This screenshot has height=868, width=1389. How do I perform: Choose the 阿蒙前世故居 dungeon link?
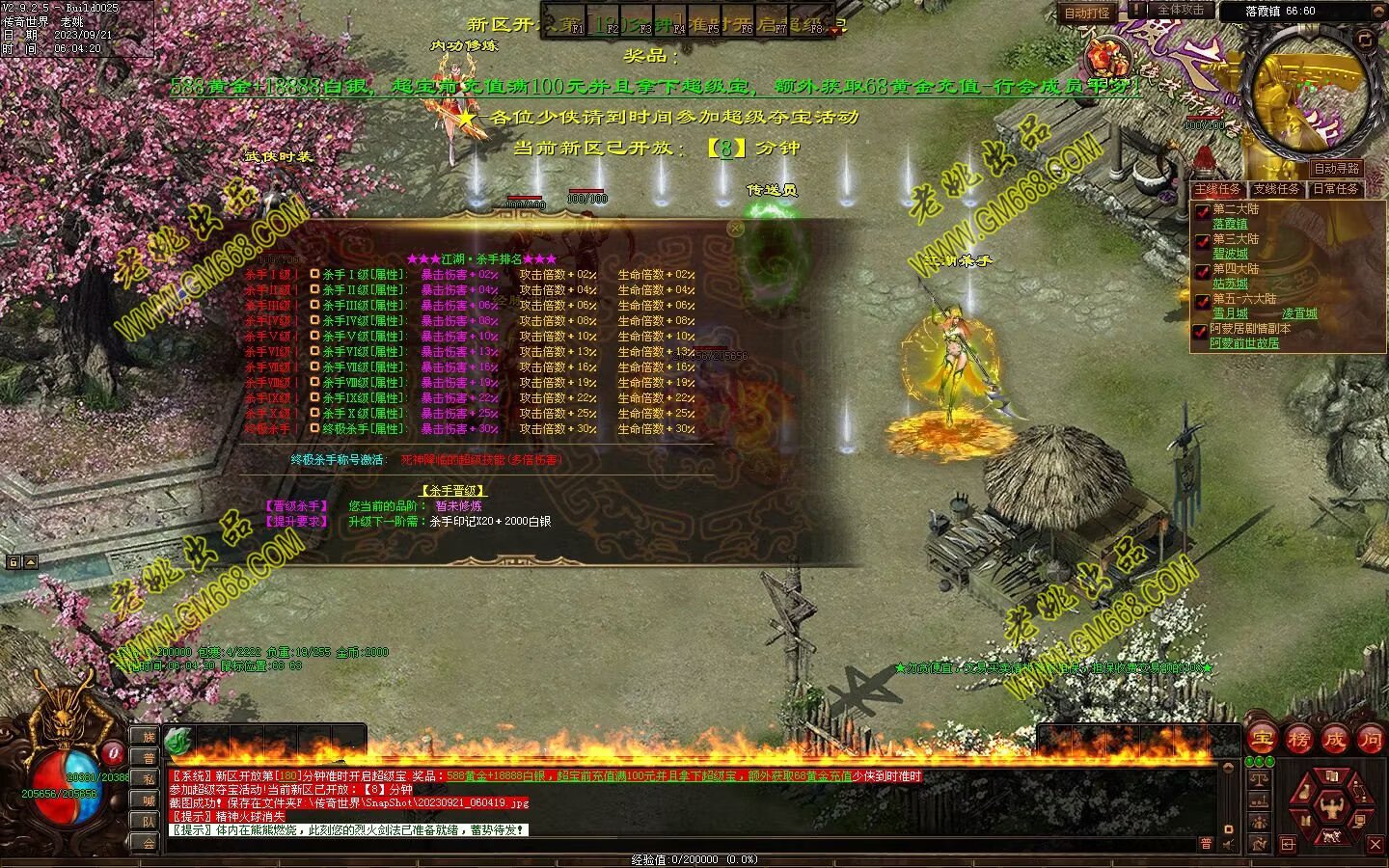pos(1244,343)
